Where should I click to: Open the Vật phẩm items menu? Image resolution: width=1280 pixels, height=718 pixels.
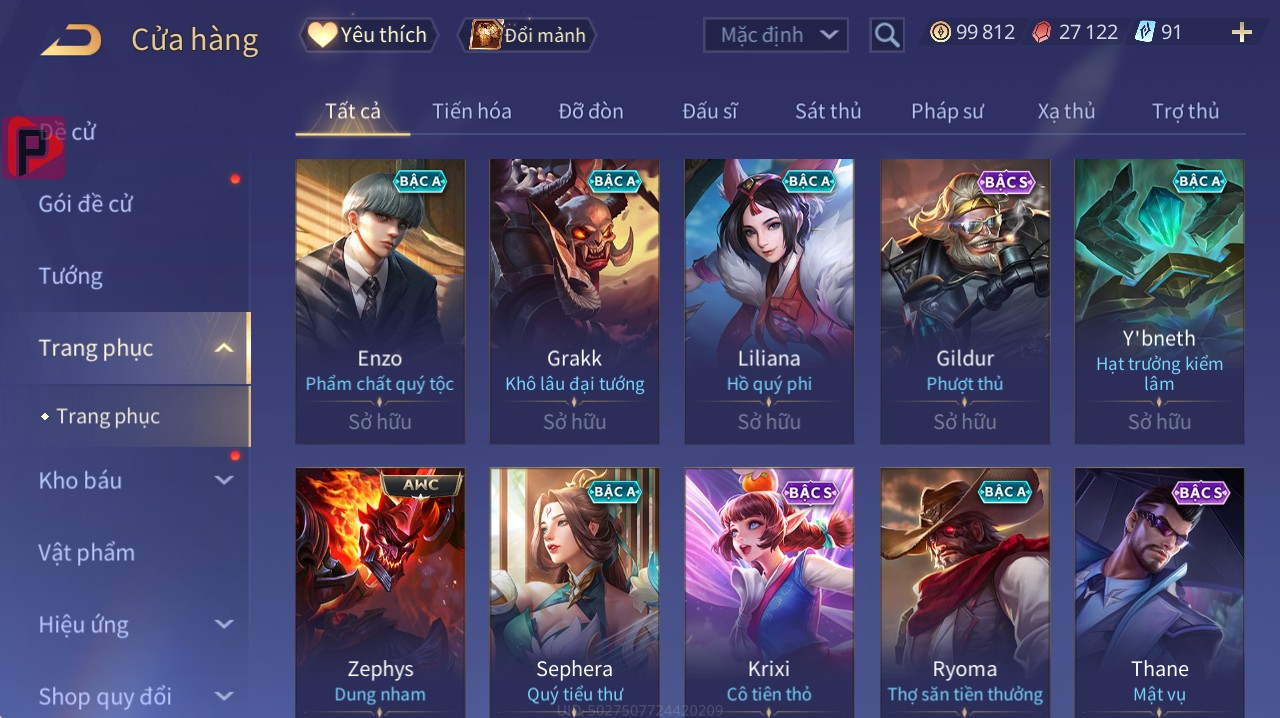[87, 552]
